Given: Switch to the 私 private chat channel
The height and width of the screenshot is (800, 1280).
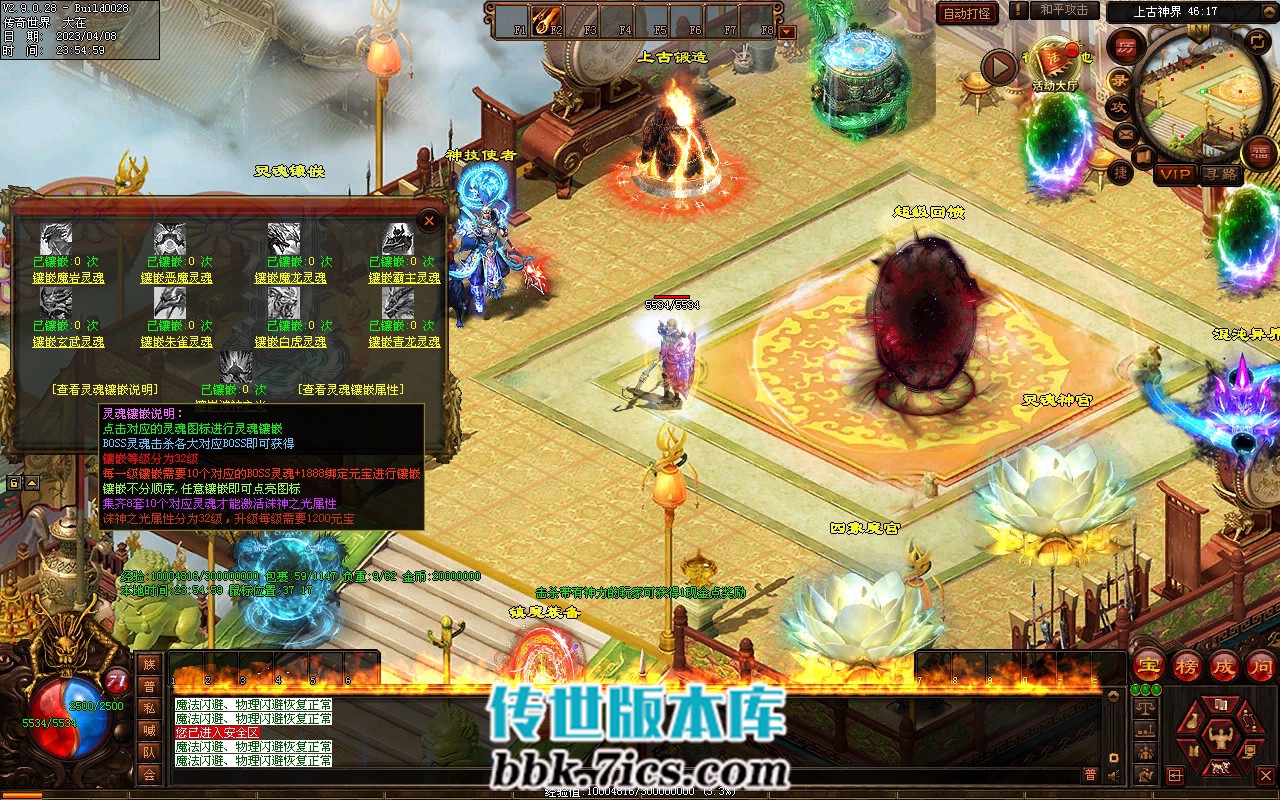Looking at the screenshot, I should [x=149, y=708].
